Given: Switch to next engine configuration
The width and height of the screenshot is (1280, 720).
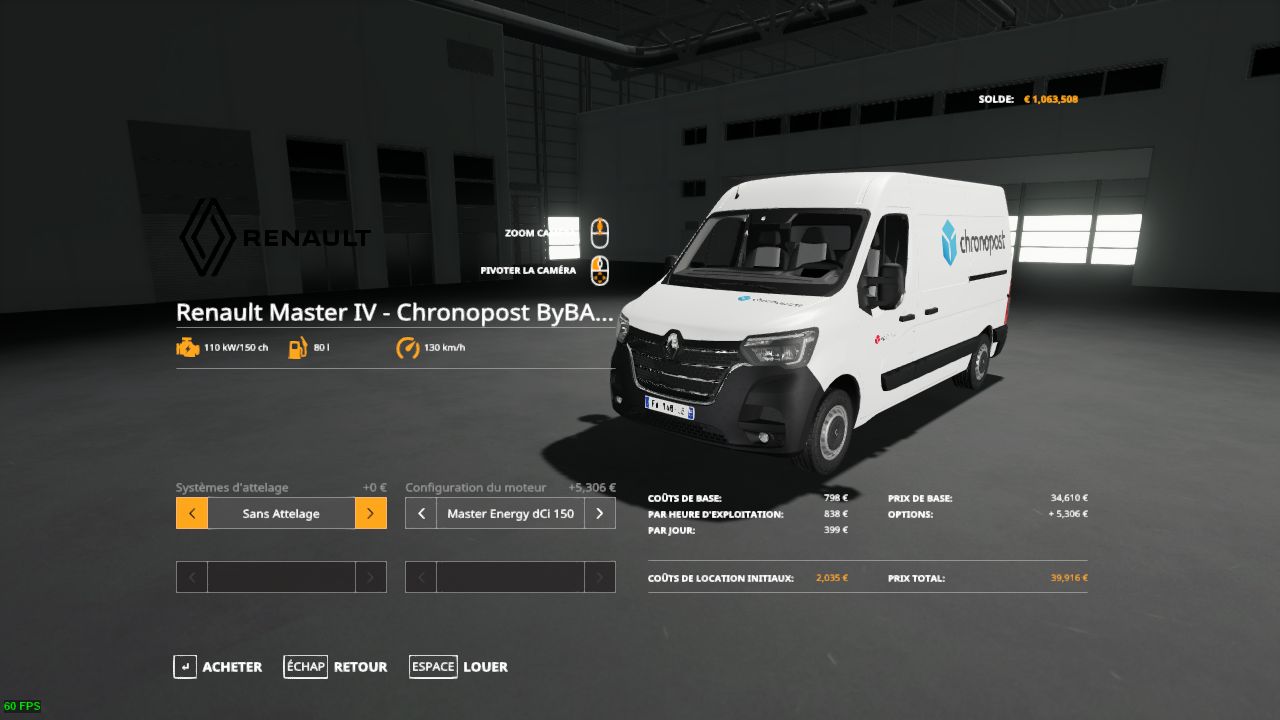Looking at the screenshot, I should pos(599,513).
